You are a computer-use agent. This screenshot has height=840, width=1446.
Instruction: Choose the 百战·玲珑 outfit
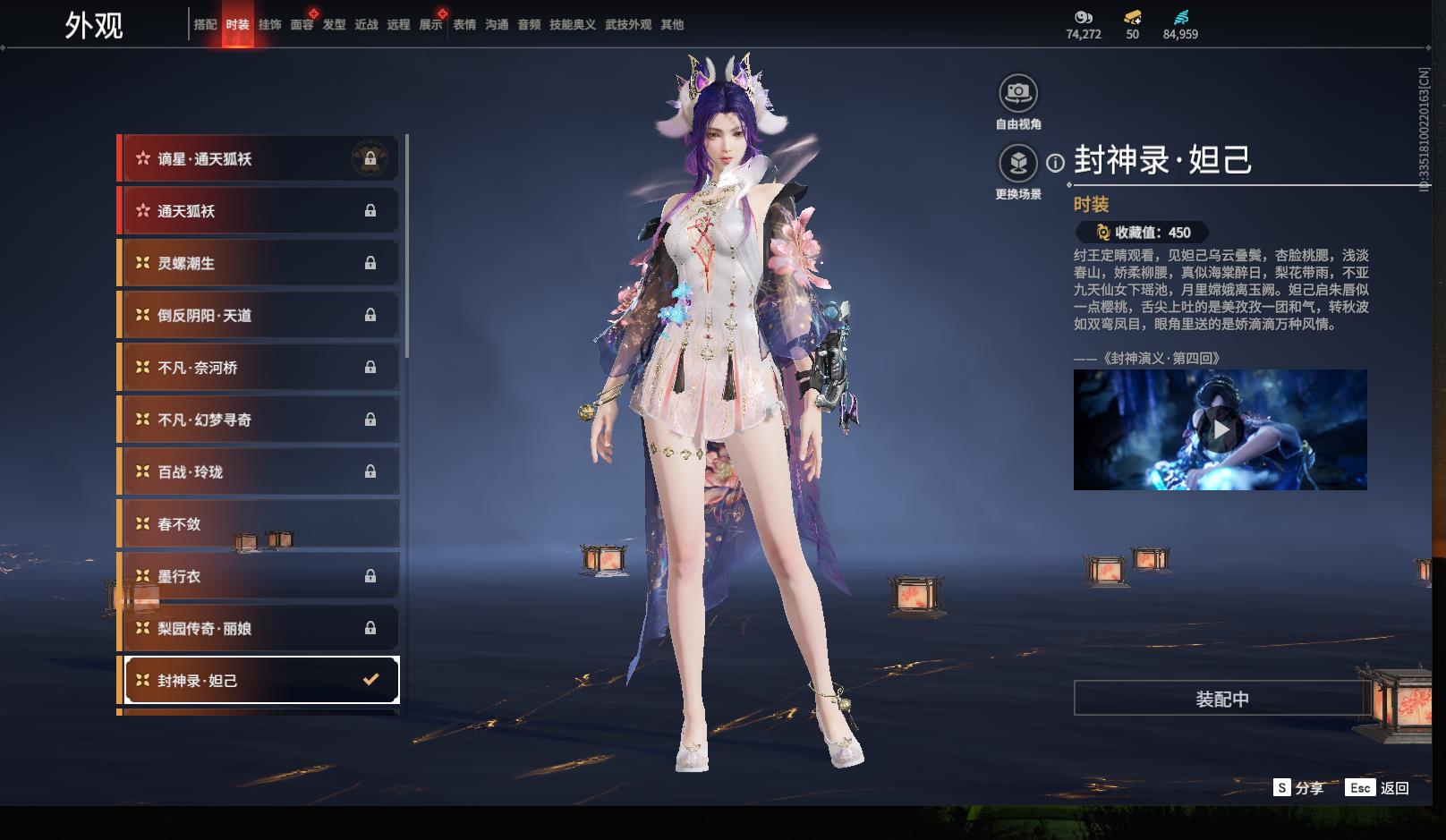pos(259,471)
